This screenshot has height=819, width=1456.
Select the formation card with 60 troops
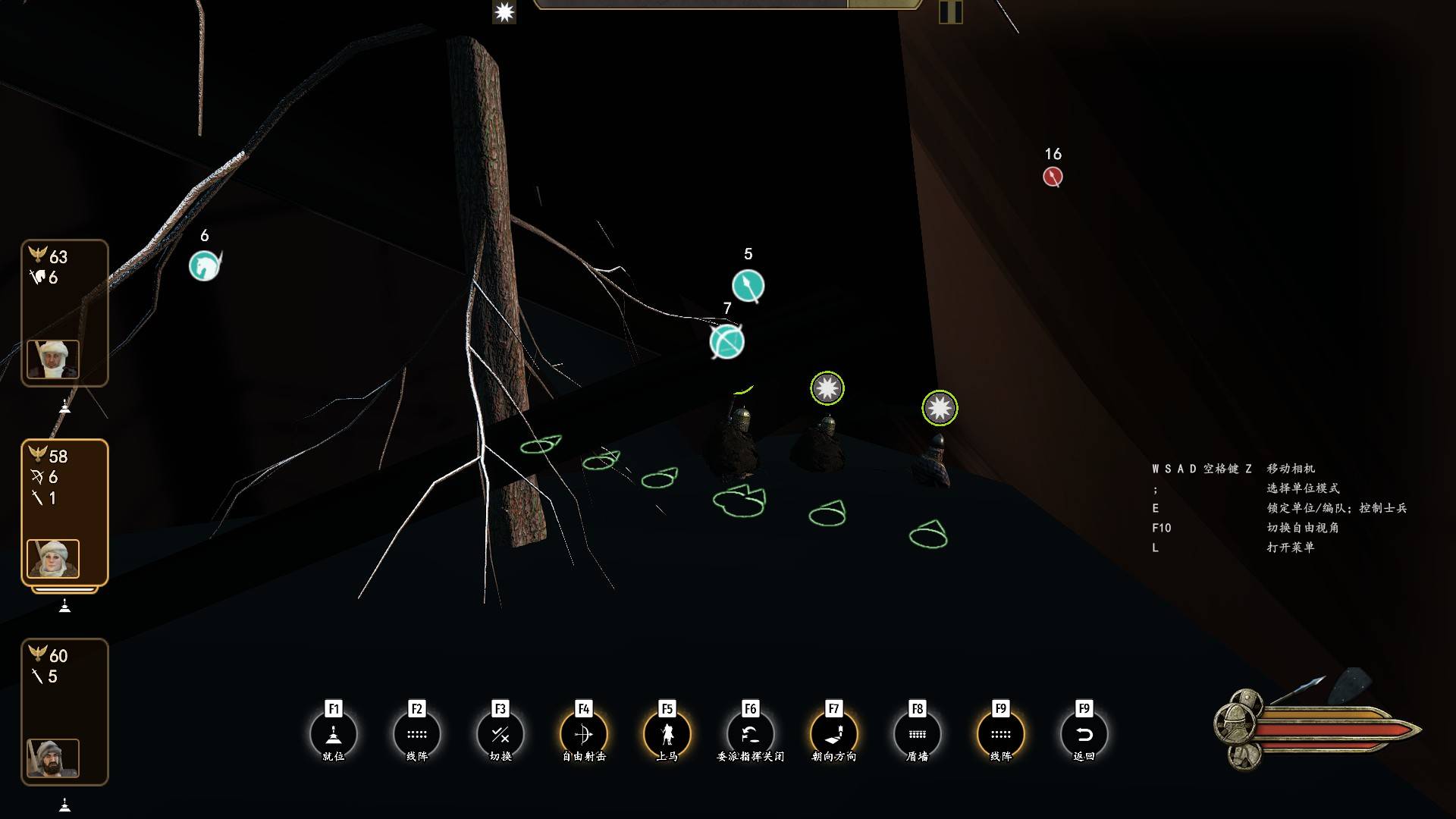tap(64, 711)
